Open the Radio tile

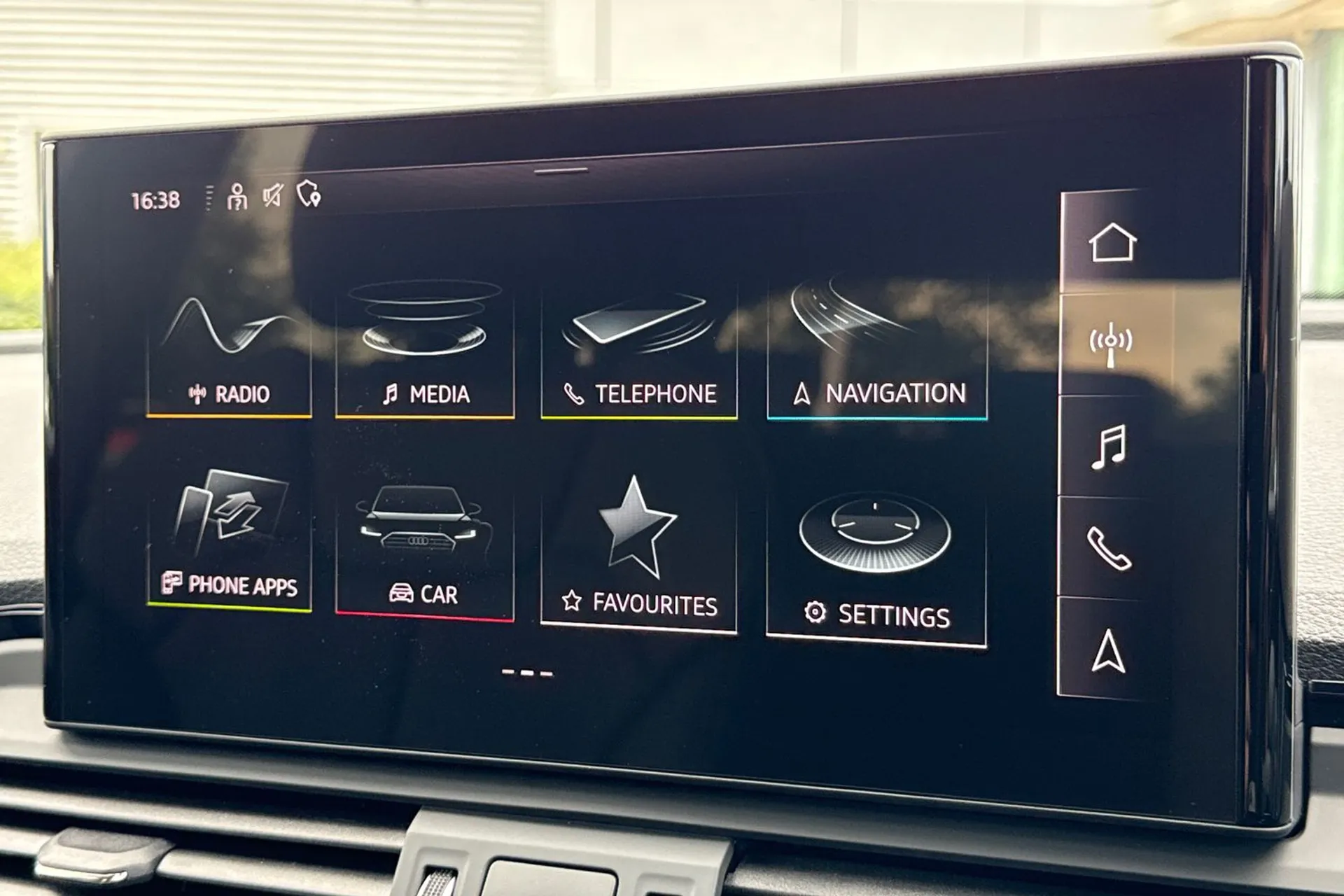231,350
